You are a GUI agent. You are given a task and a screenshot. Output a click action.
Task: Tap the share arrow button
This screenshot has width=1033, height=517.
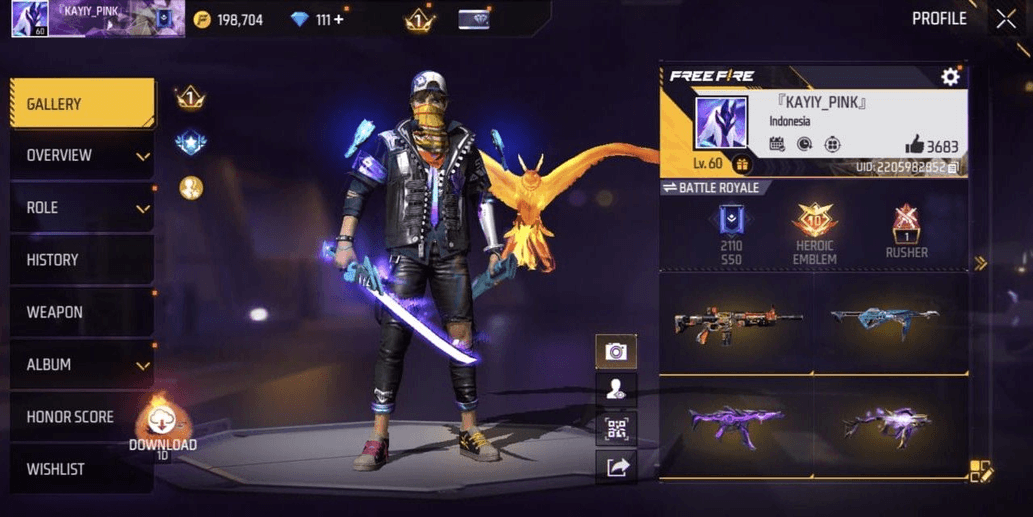(x=616, y=467)
